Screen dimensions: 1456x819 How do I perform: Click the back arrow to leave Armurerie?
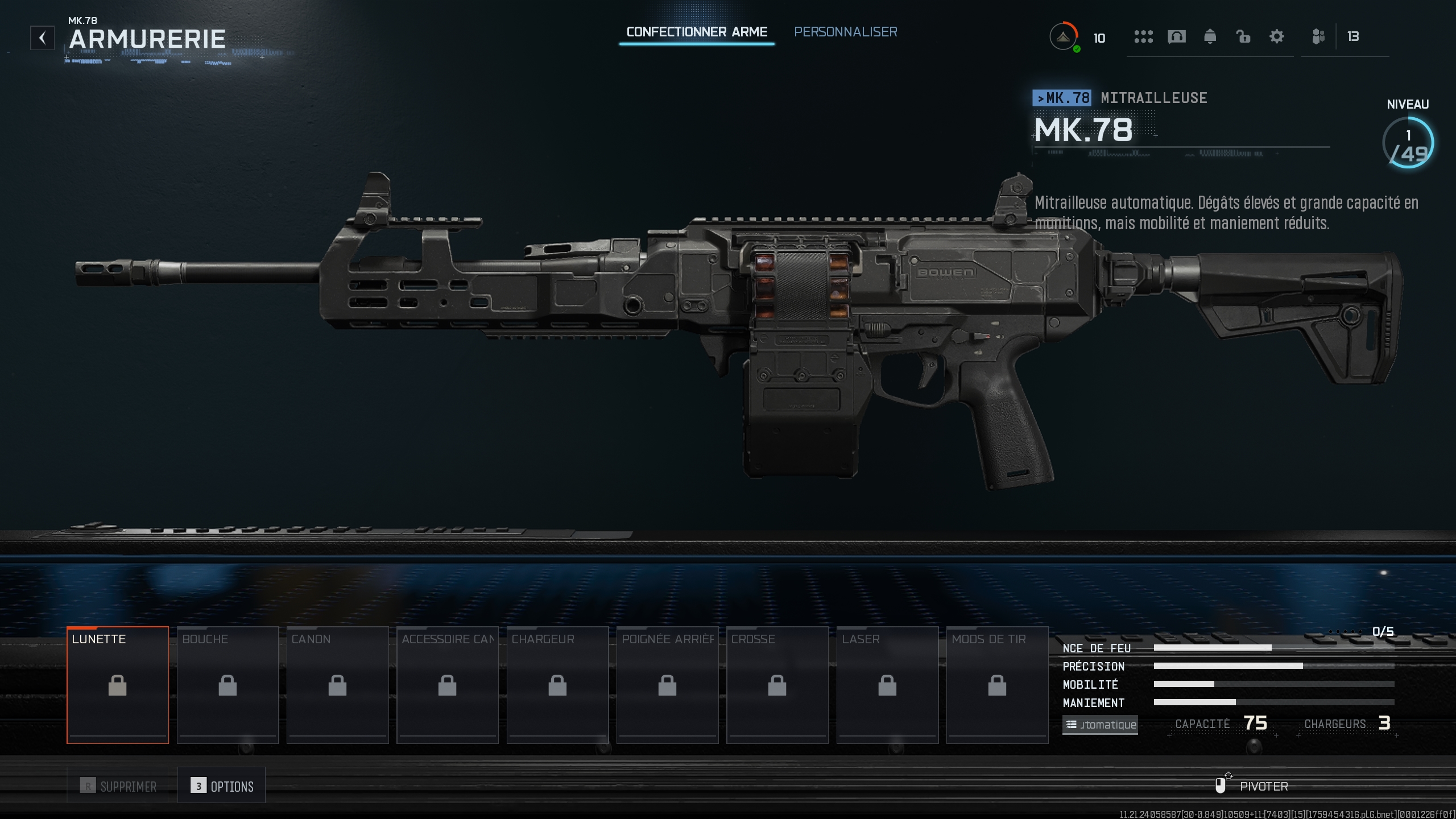pyautogui.click(x=42, y=38)
